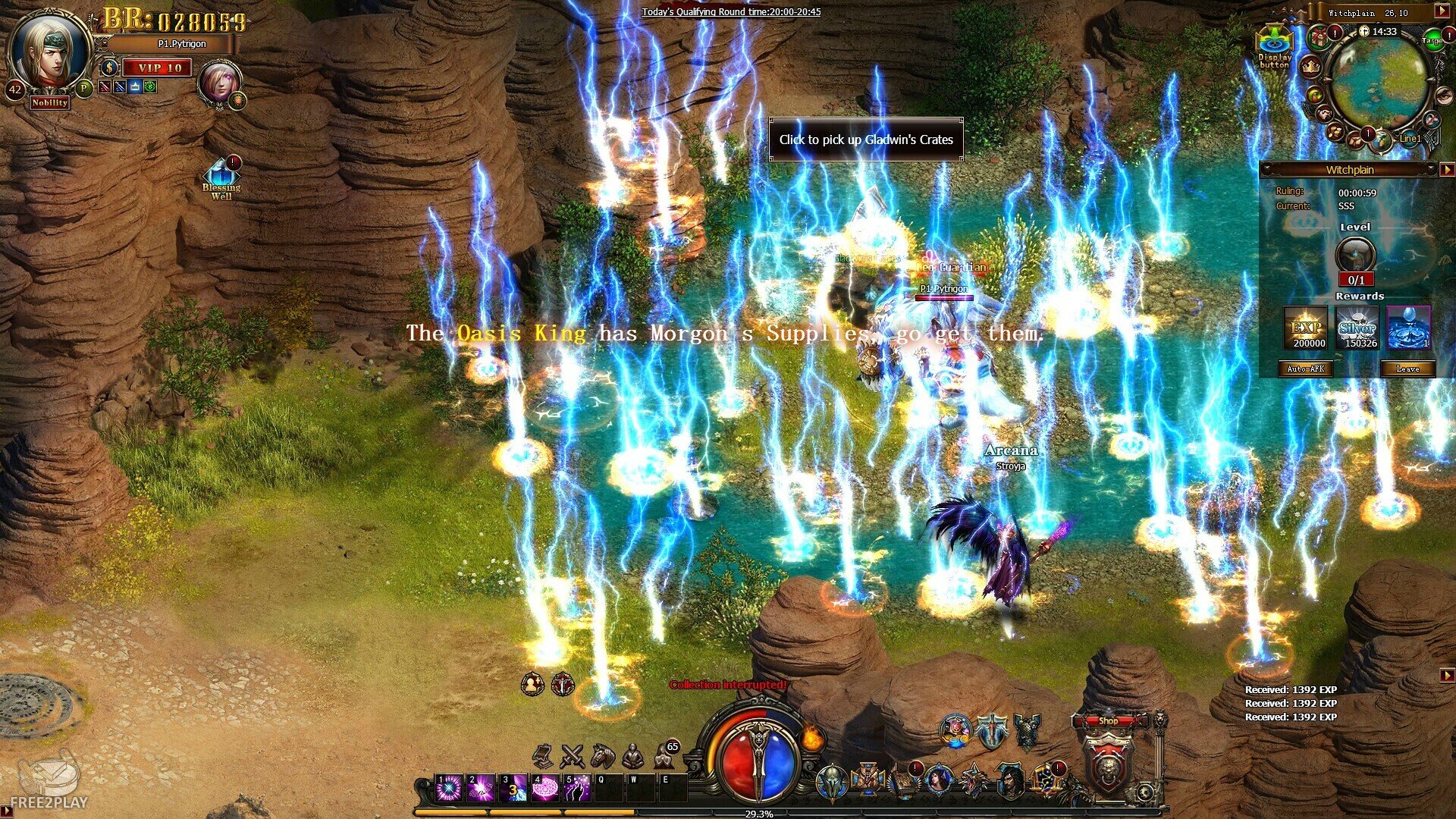
Task: Enable Auto-AFK in Witchplain panel
Action: pyautogui.click(x=1306, y=369)
